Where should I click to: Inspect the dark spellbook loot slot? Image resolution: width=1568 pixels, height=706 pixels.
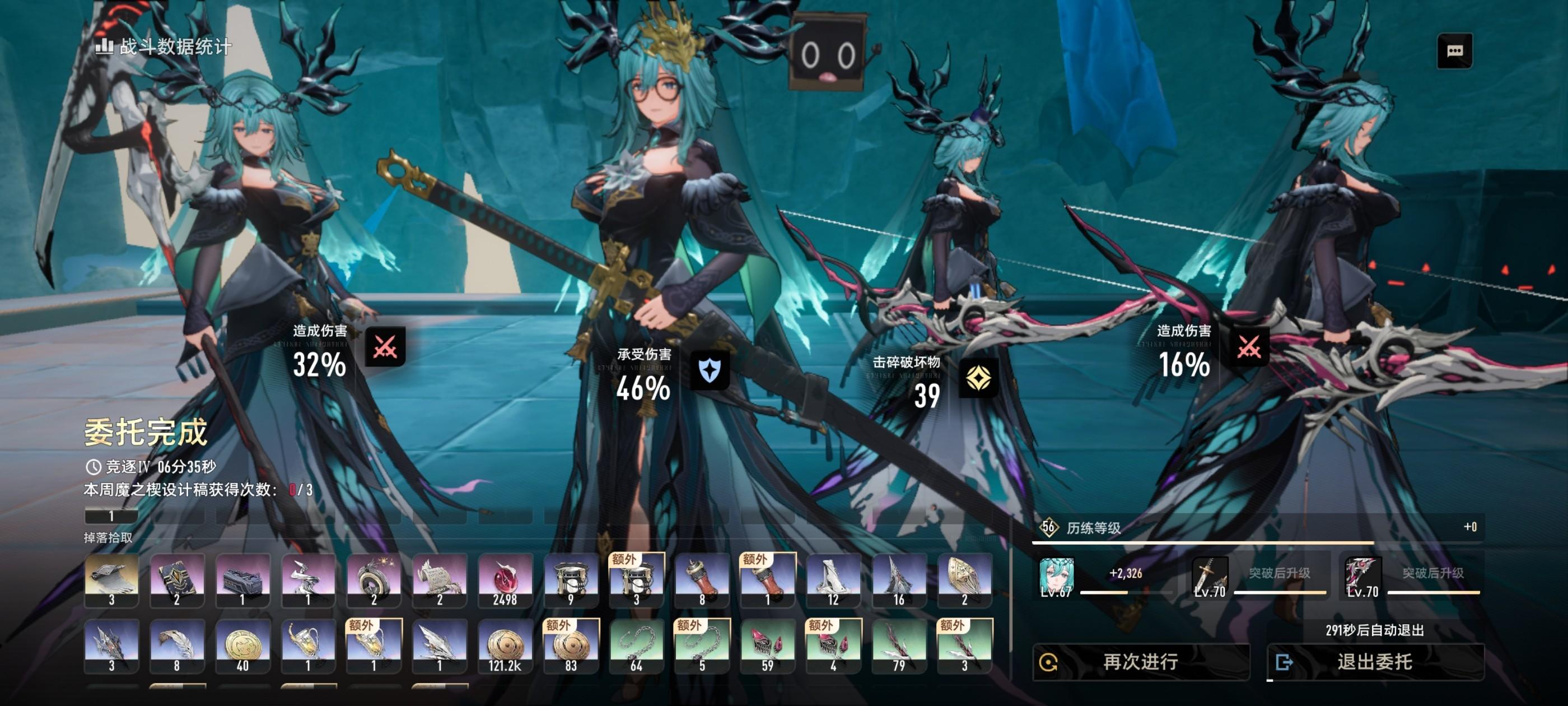point(177,580)
